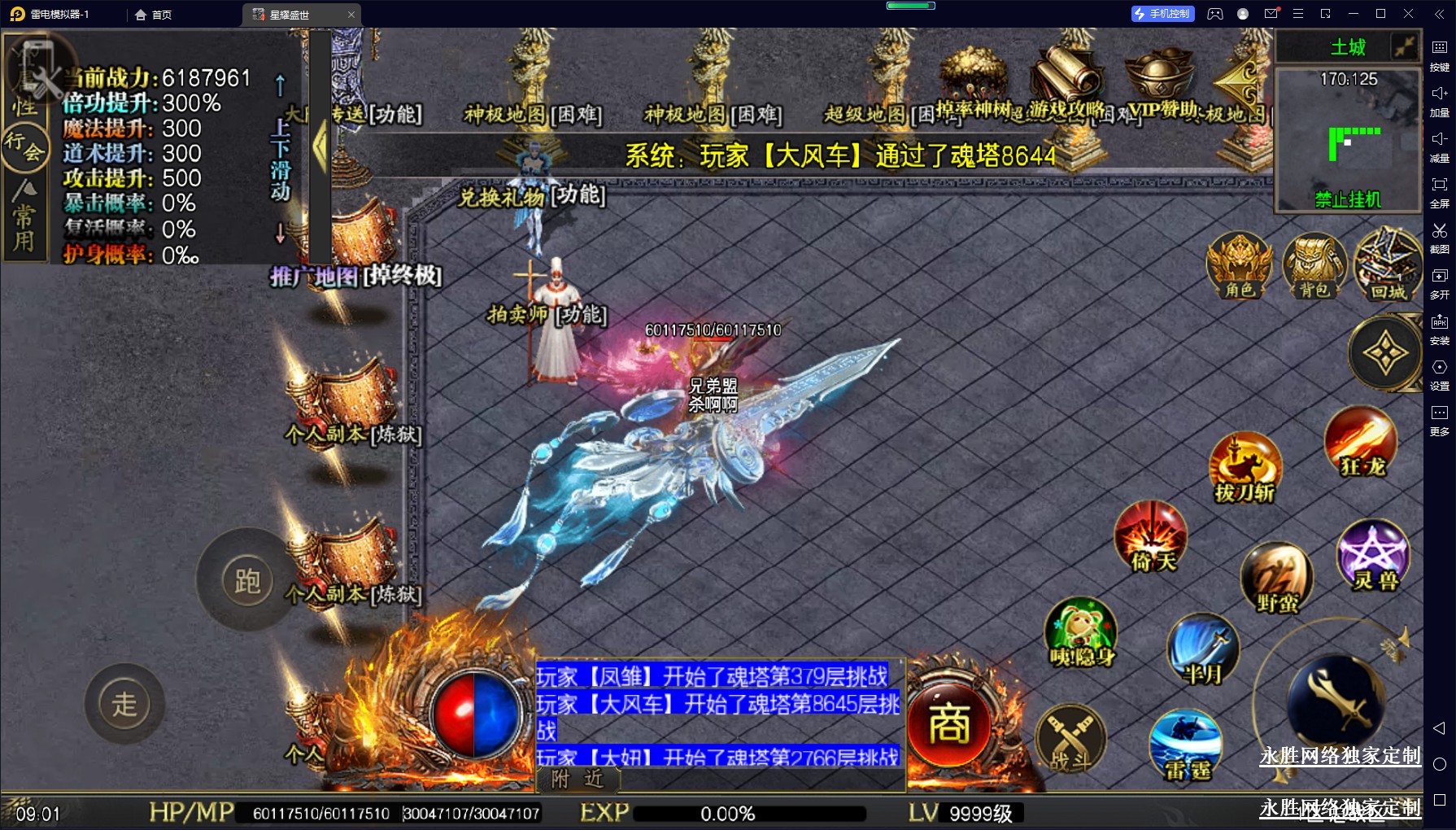1456x830 pixels.
Task: Open the VIP赞助 sponsor icon
Action: 1160,80
